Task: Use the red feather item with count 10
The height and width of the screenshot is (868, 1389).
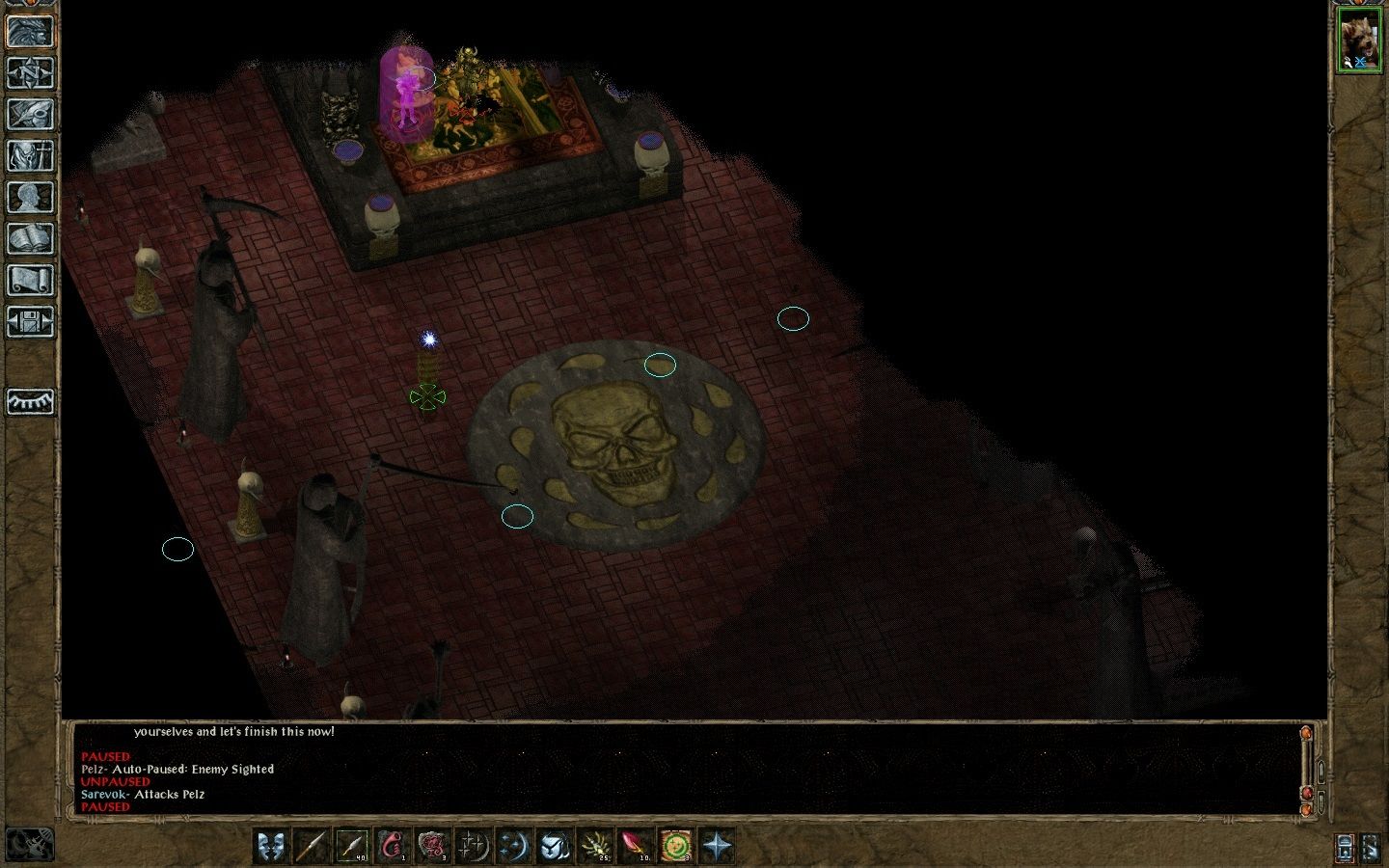Action: (636, 846)
